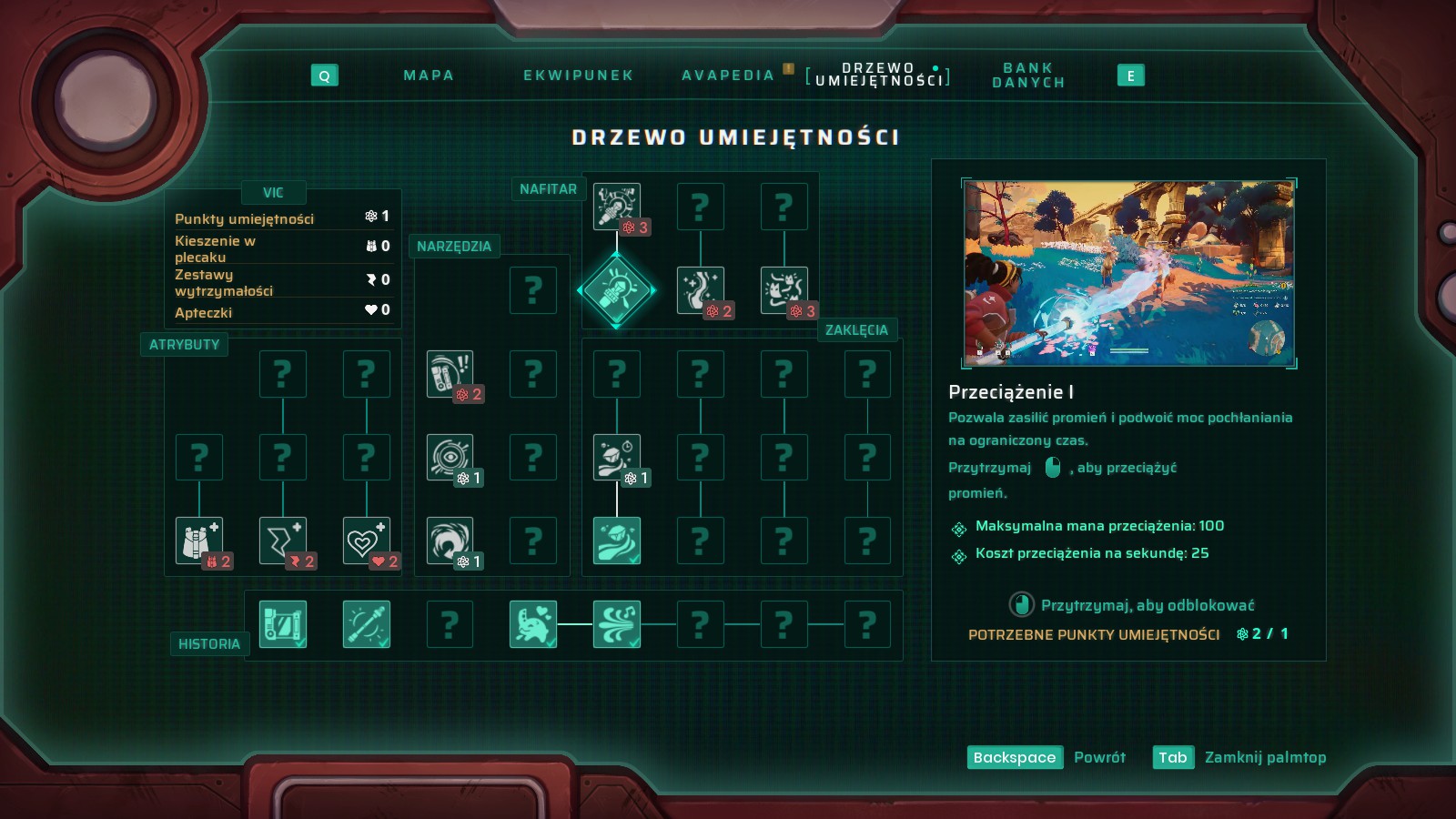Choose the sparkling swirl skill costing two points

(701, 290)
